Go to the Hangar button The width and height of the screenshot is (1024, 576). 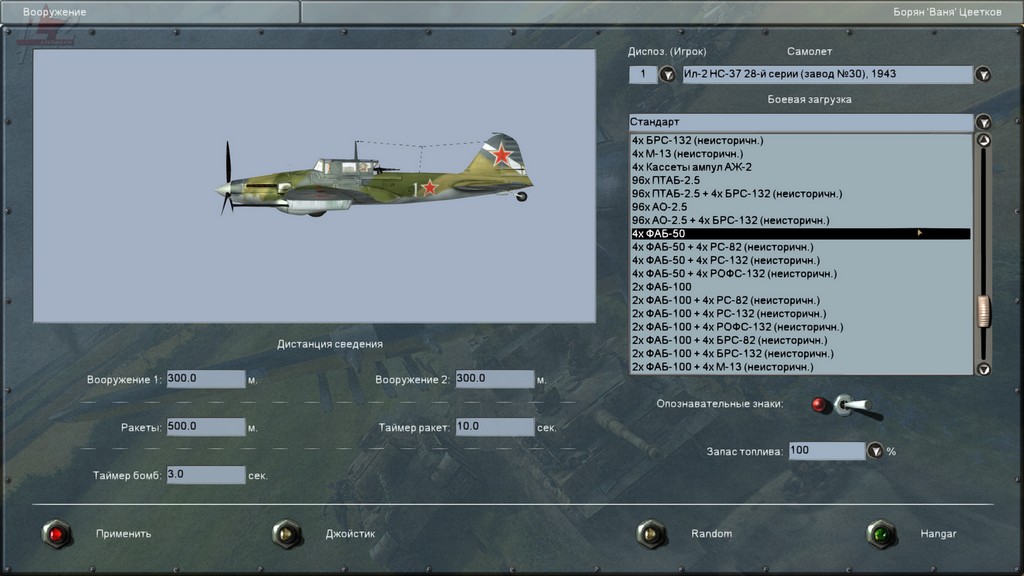881,535
